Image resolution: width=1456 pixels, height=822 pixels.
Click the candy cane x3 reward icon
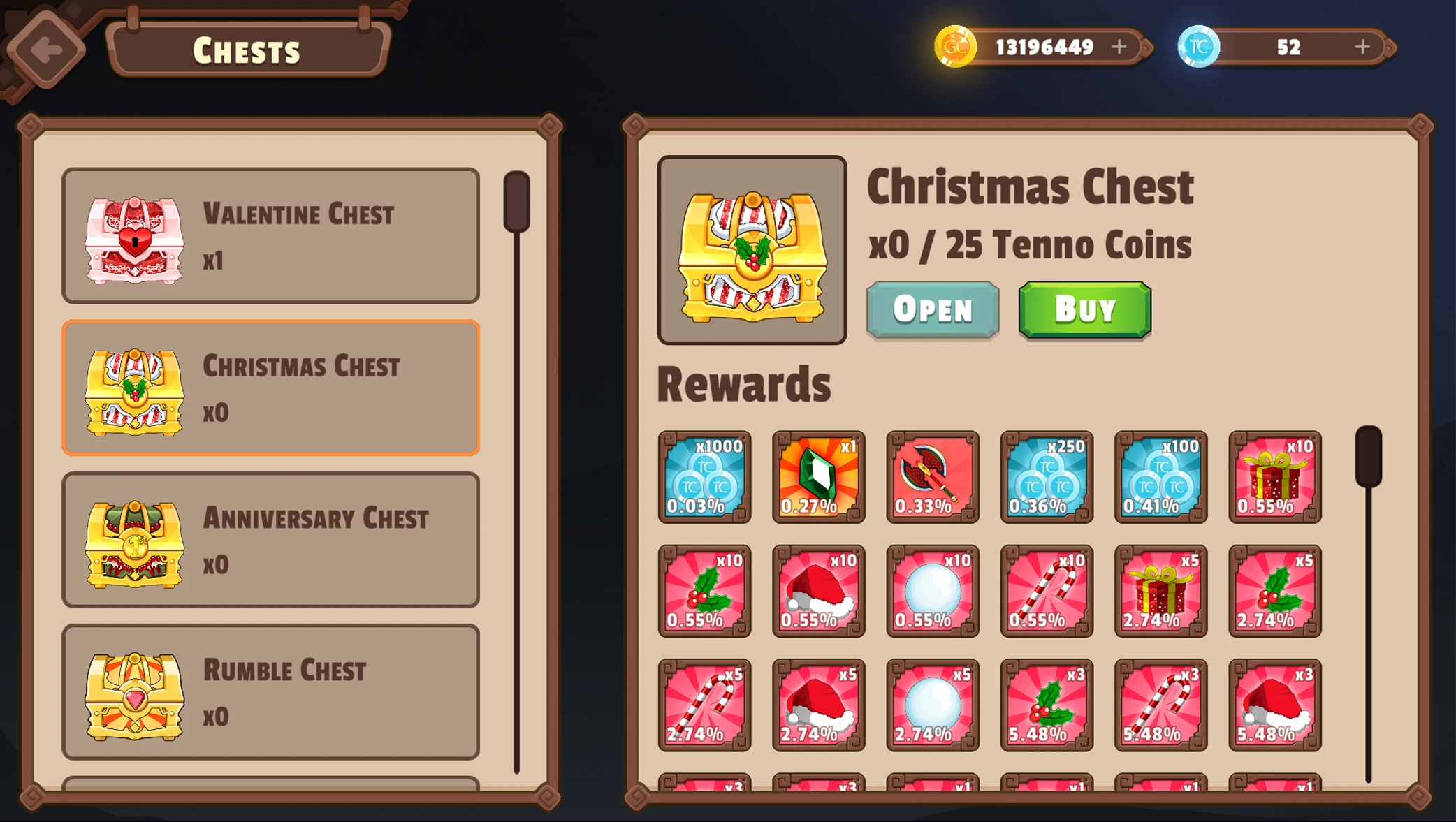1160,705
